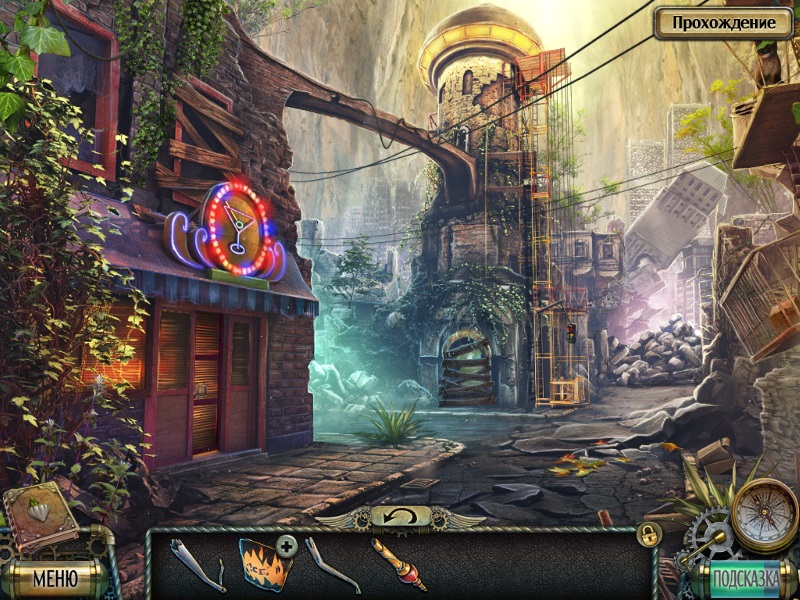
Task: Toggle the inventory padlock
Action: 649,535
